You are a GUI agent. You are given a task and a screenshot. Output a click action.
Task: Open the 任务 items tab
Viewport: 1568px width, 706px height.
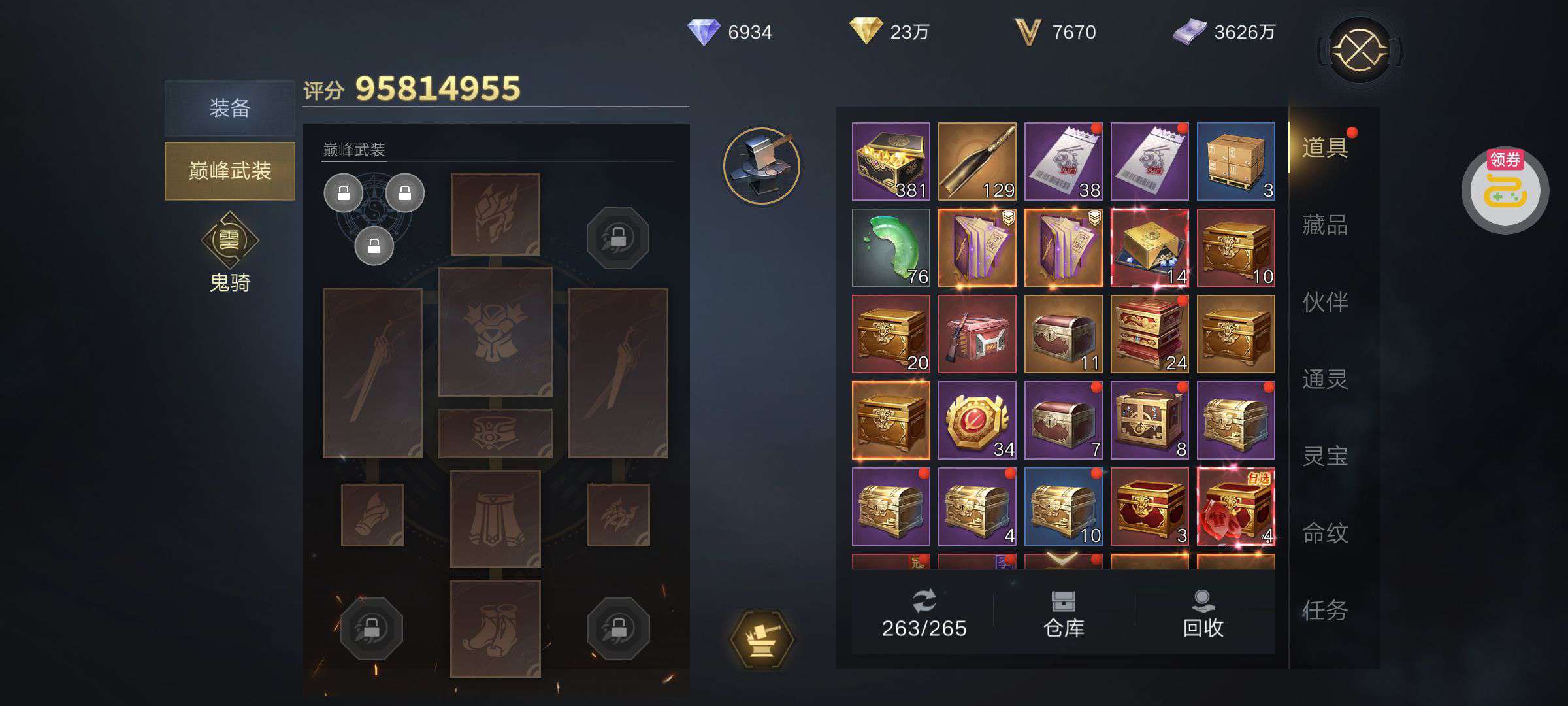click(1324, 611)
